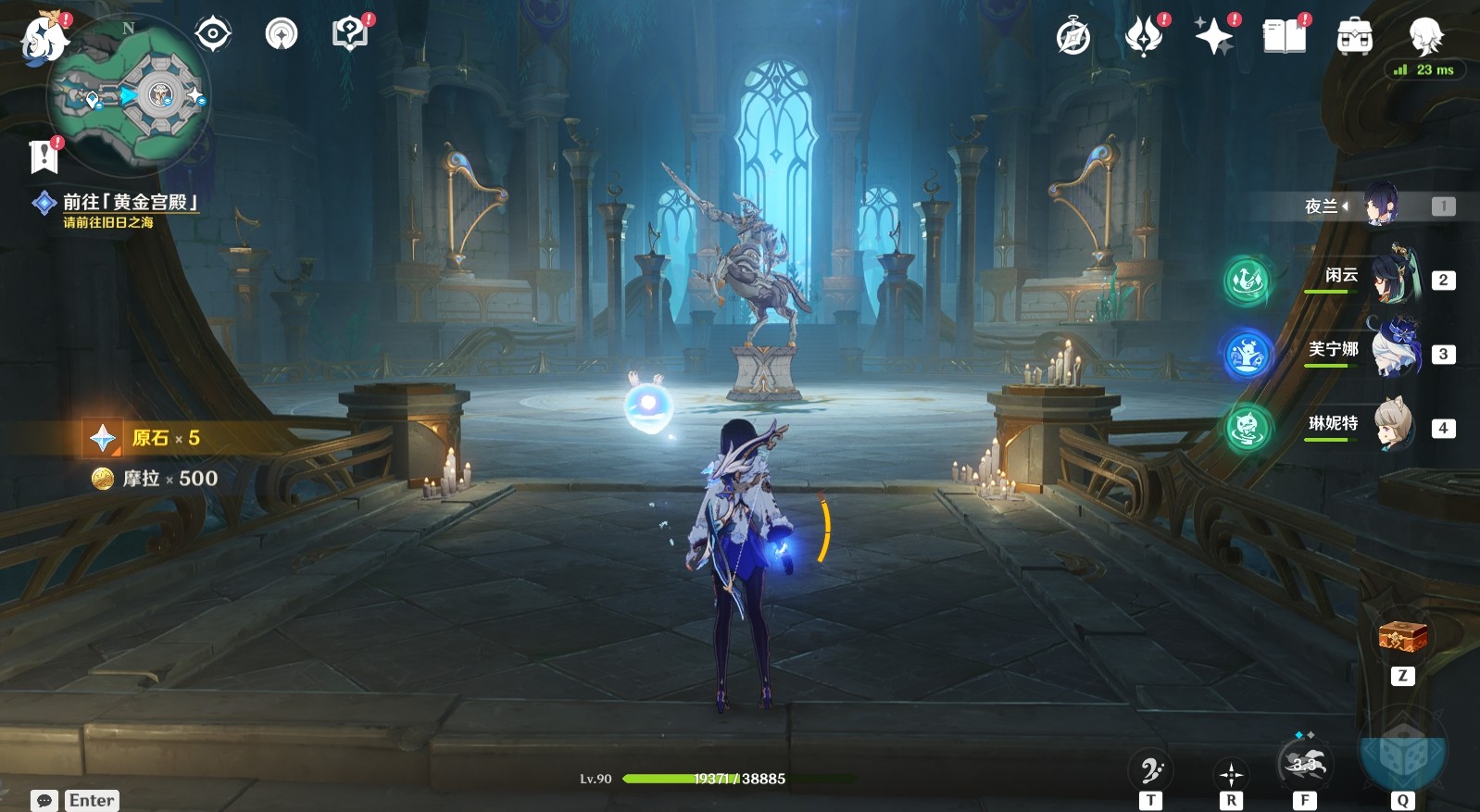Open the compass events icon
Image resolution: width=1480 pixels, height=812 pixels.
(1073, 37)
